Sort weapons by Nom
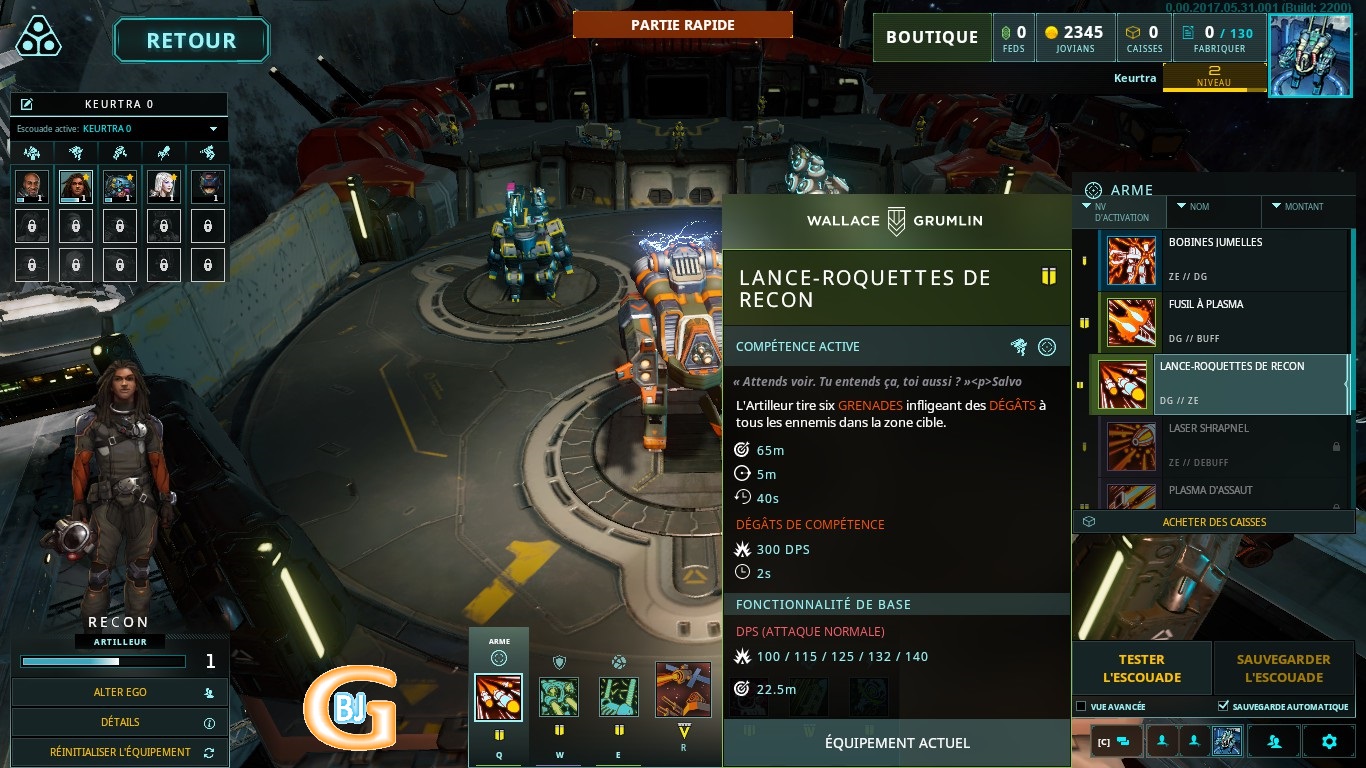1366x768 pixels. (1212, 207)
